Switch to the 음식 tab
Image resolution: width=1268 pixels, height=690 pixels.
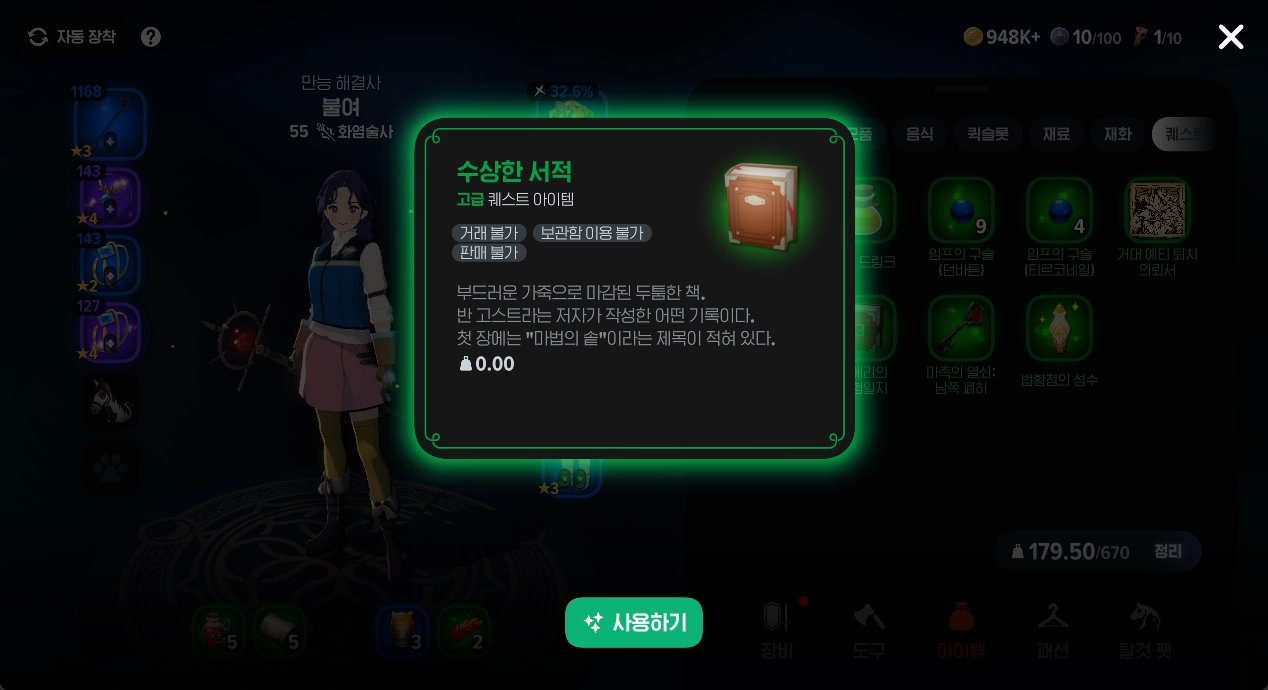[x=918, y=134]
